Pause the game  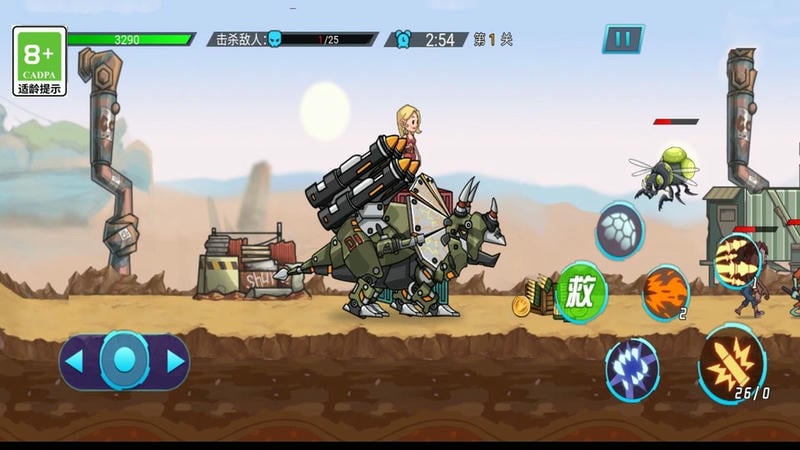[622, 39]
